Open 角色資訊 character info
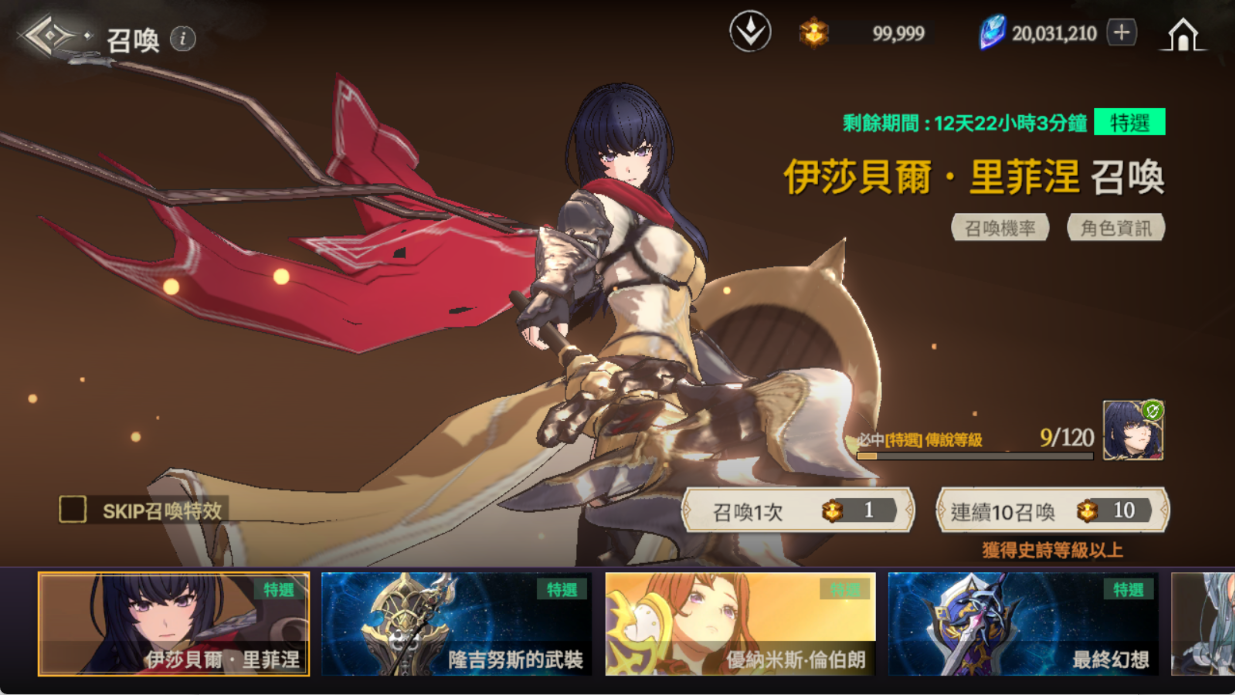This screenshot has width=1235, height=695. 1115,228
